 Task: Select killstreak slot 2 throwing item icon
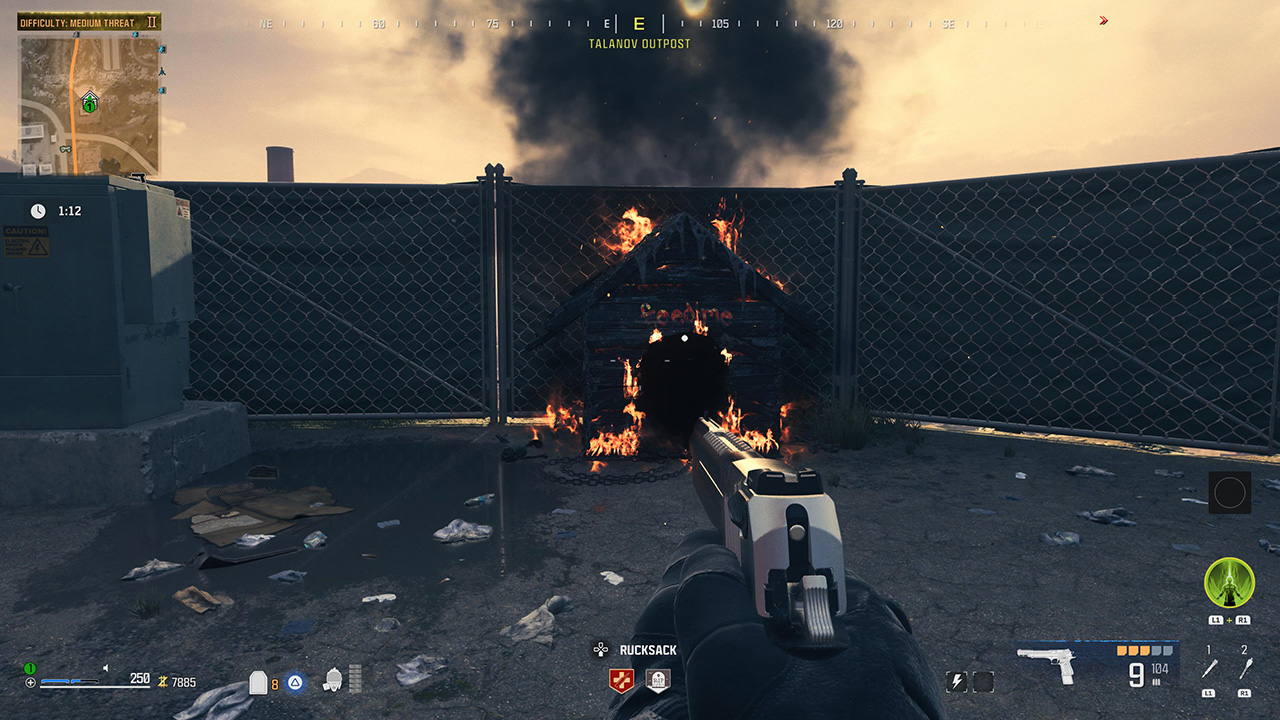pos(1246,667)
